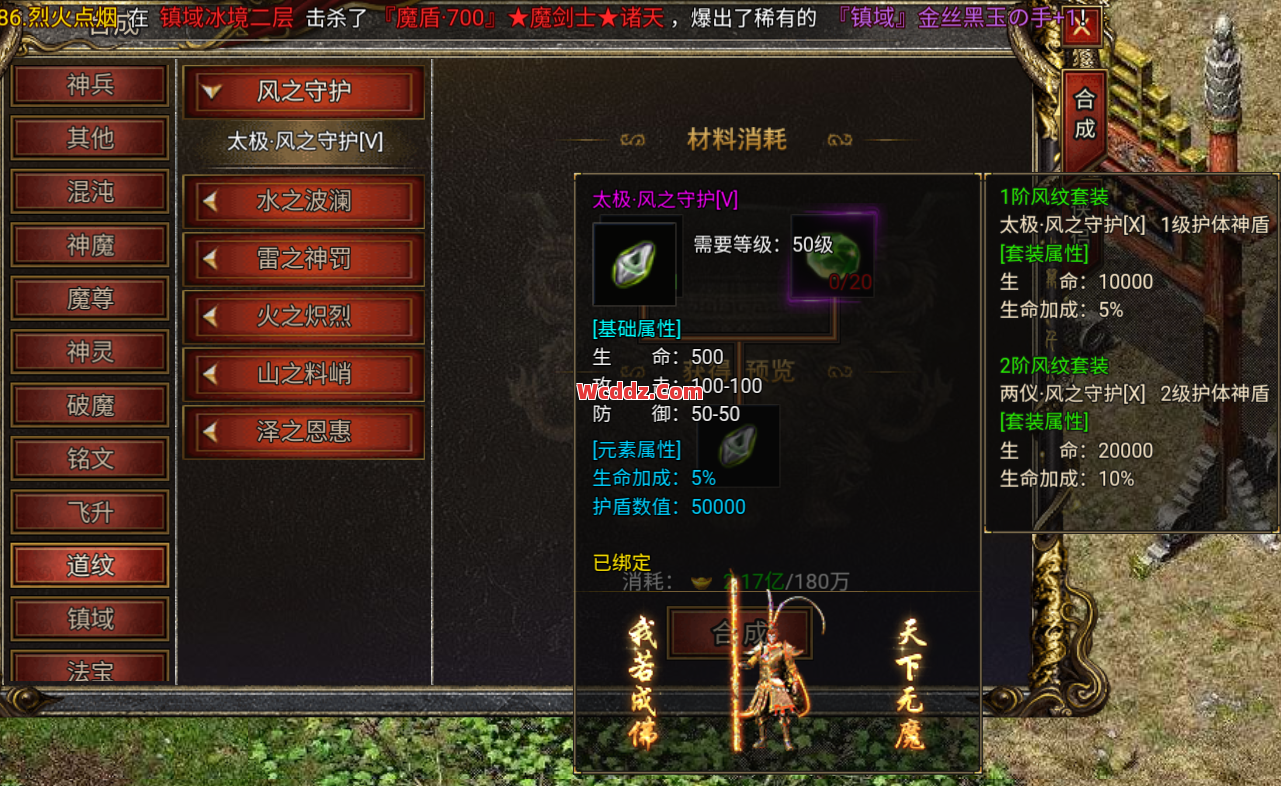Switch to the 道纹 sidebar category
1281x786 pixels.
click(x=89, y=565)
